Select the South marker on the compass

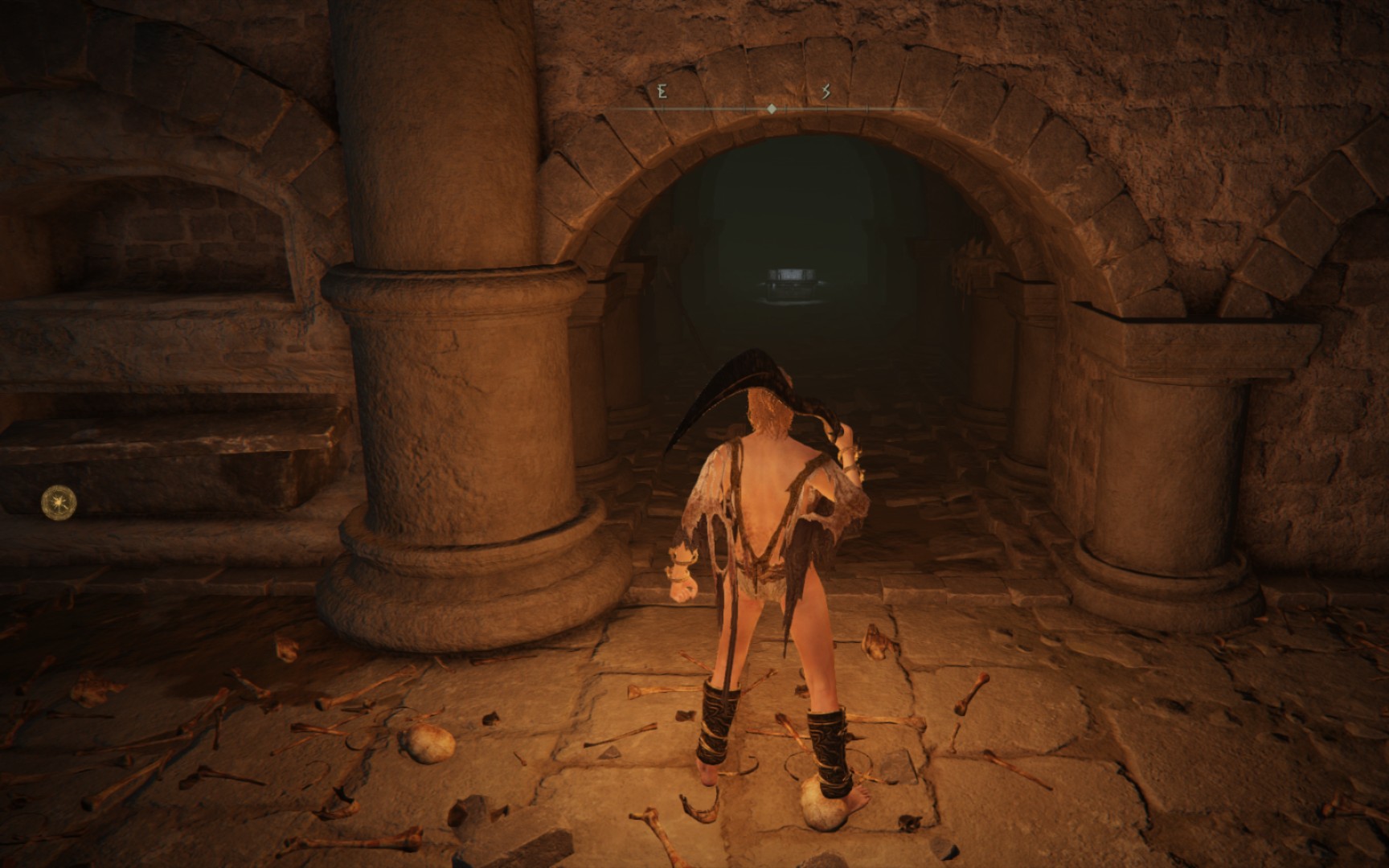point(825,92)
